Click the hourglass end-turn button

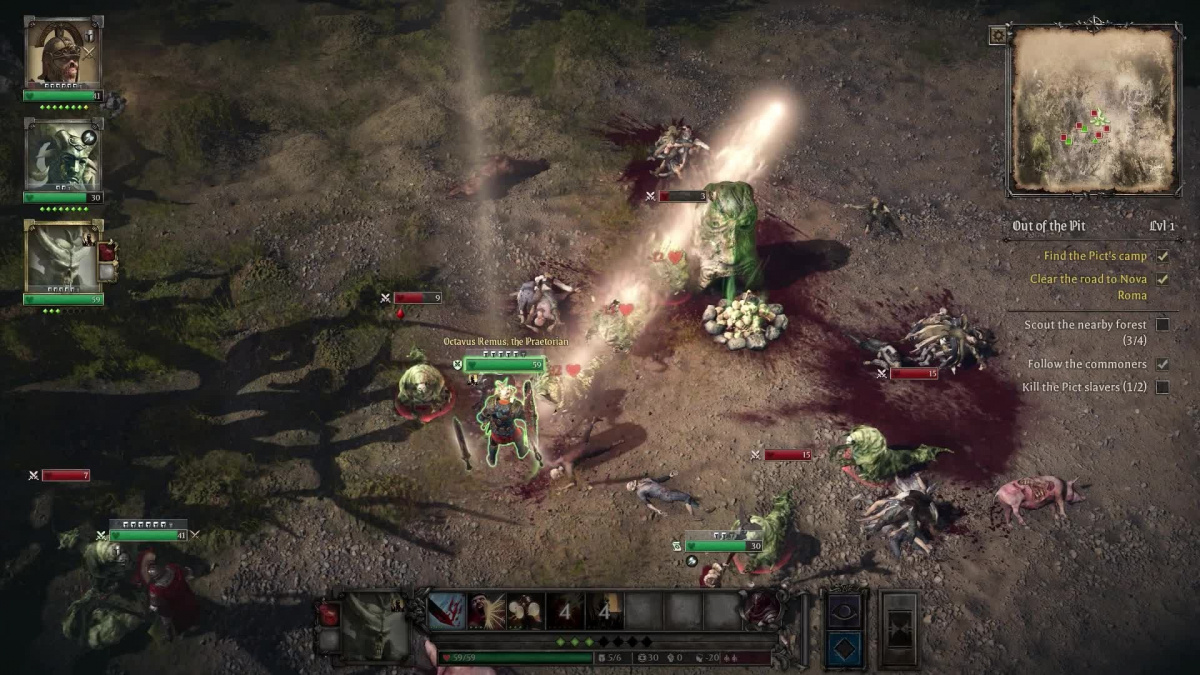click(x=898, y=627)
